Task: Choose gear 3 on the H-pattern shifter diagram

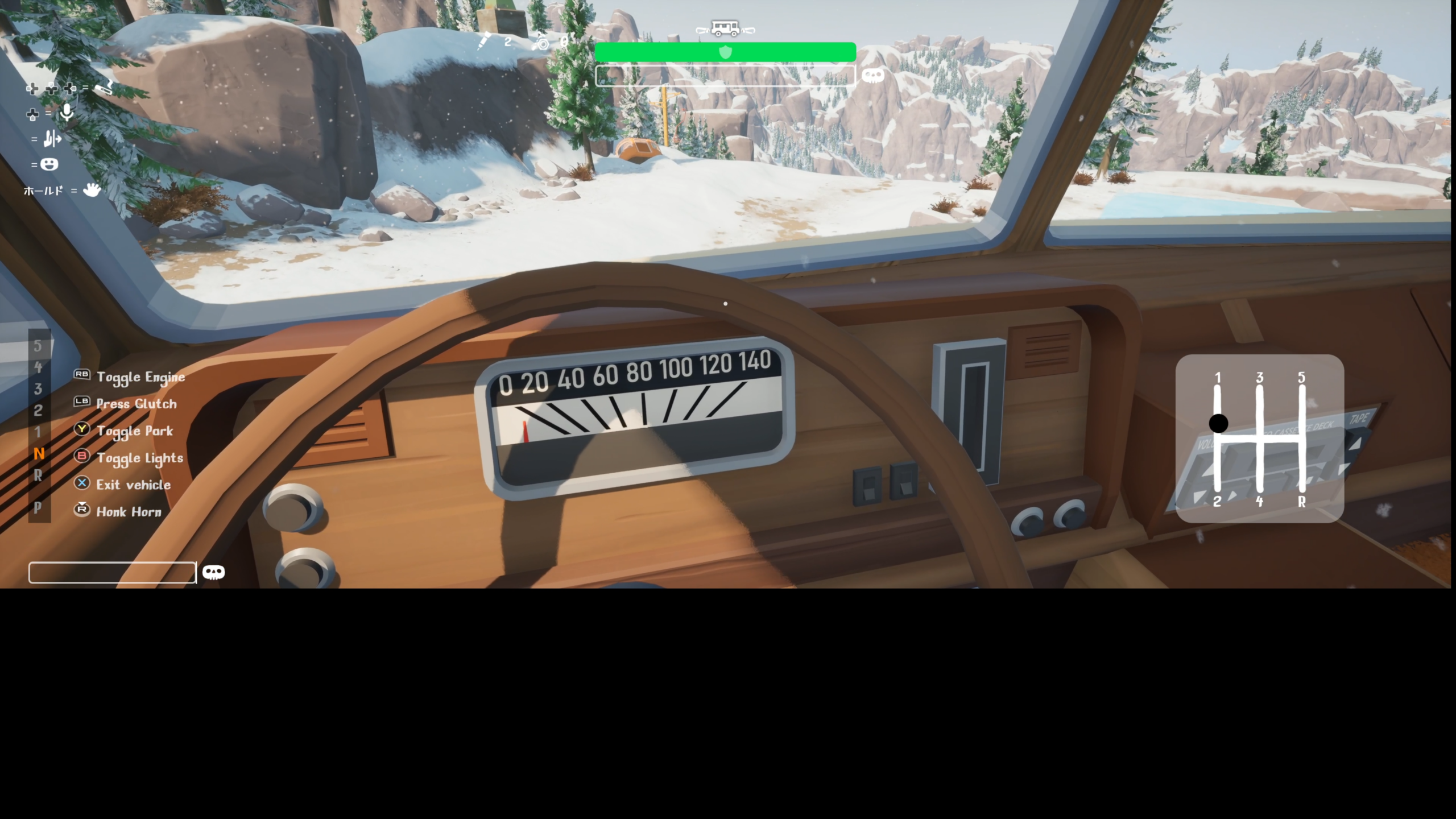Action: point(1260,378)
